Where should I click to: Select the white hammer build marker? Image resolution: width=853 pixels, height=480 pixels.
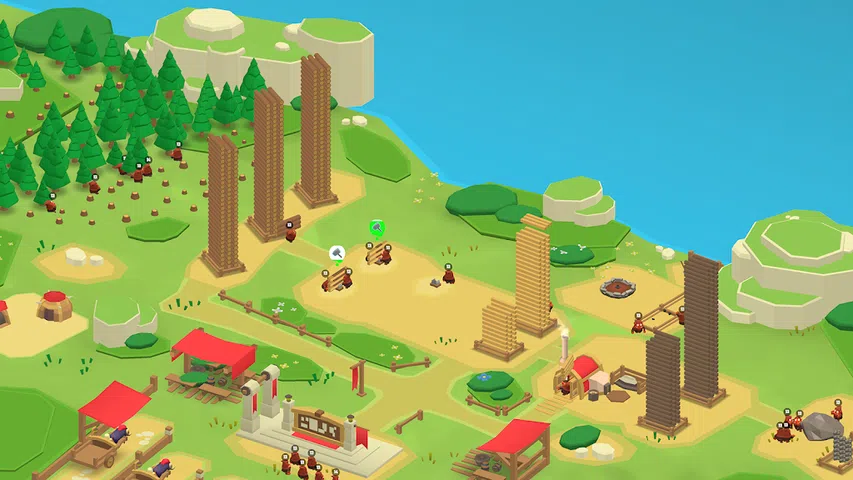[x=337, y=253]
